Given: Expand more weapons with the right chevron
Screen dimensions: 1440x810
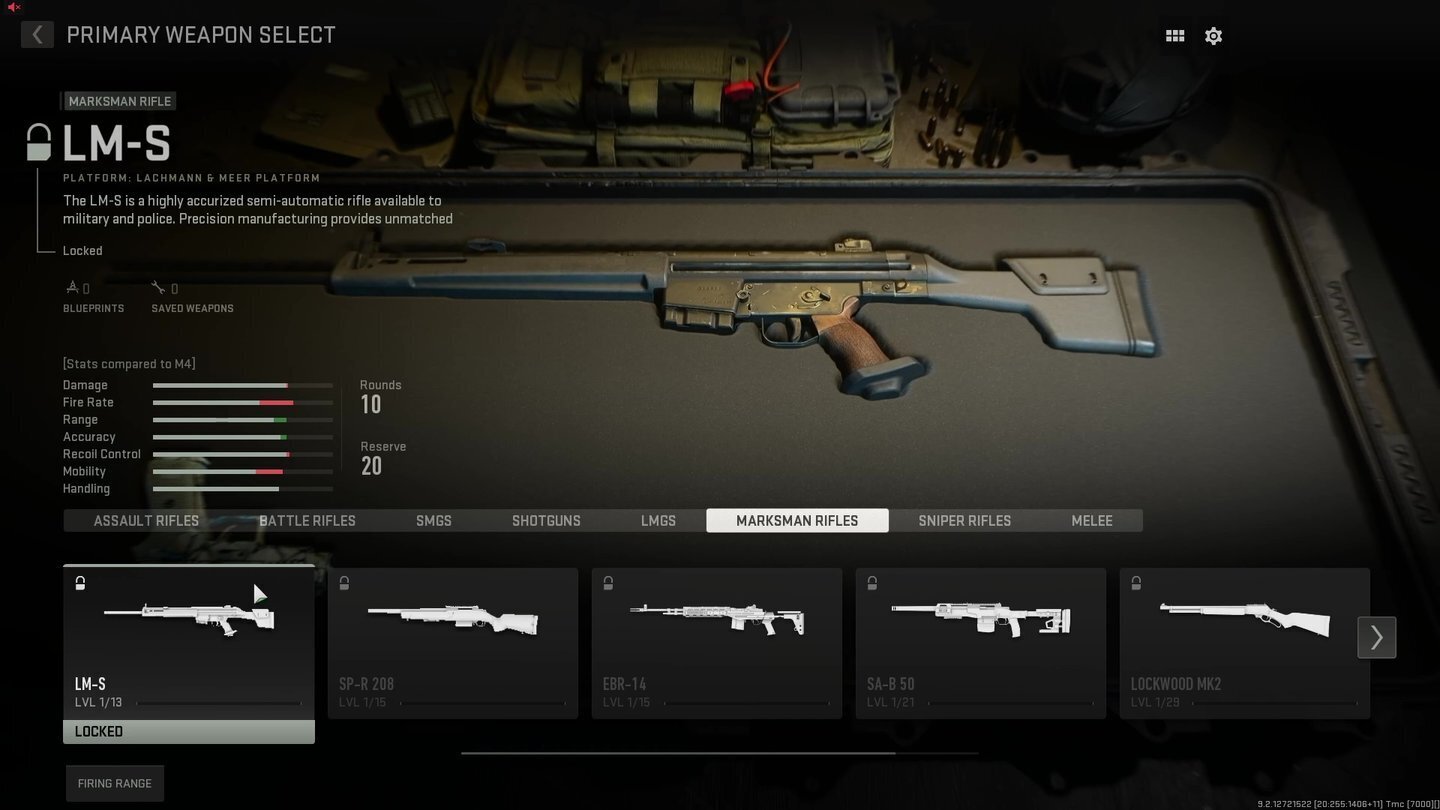Looking at the screenshot, I should pos(1376,637).
